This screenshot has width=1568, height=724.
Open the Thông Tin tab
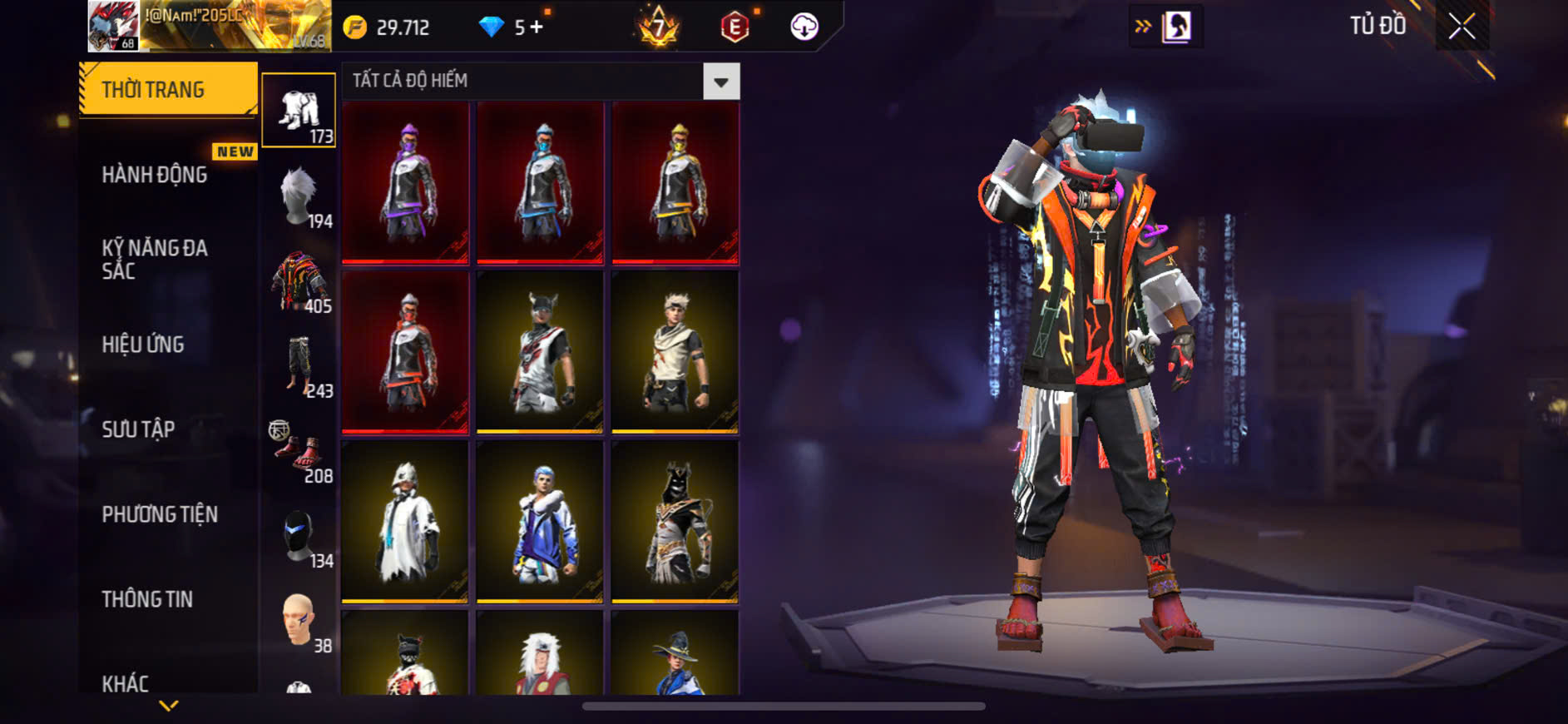tap(147, 599)
